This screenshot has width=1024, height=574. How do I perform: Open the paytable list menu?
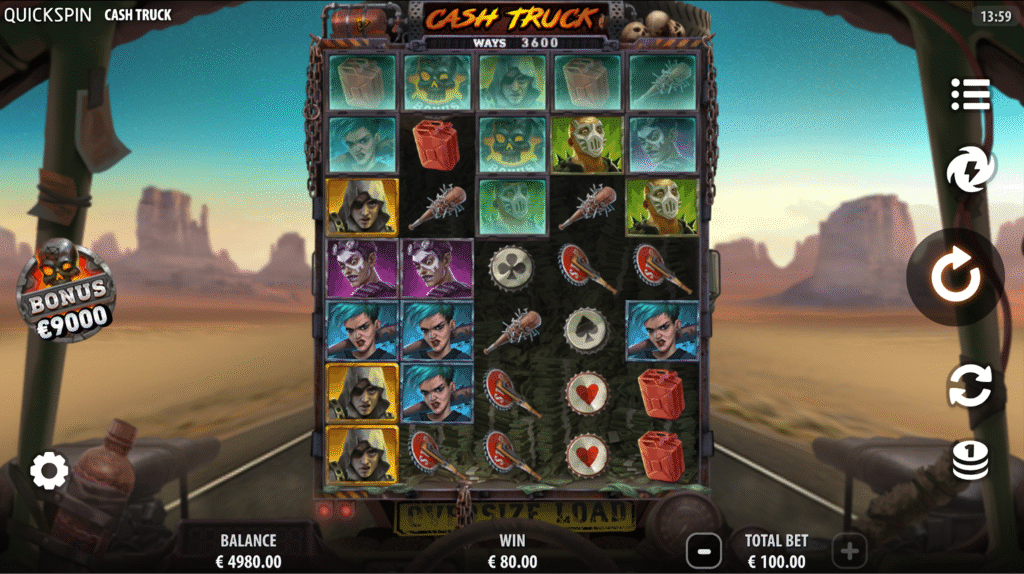coord(970,94)
